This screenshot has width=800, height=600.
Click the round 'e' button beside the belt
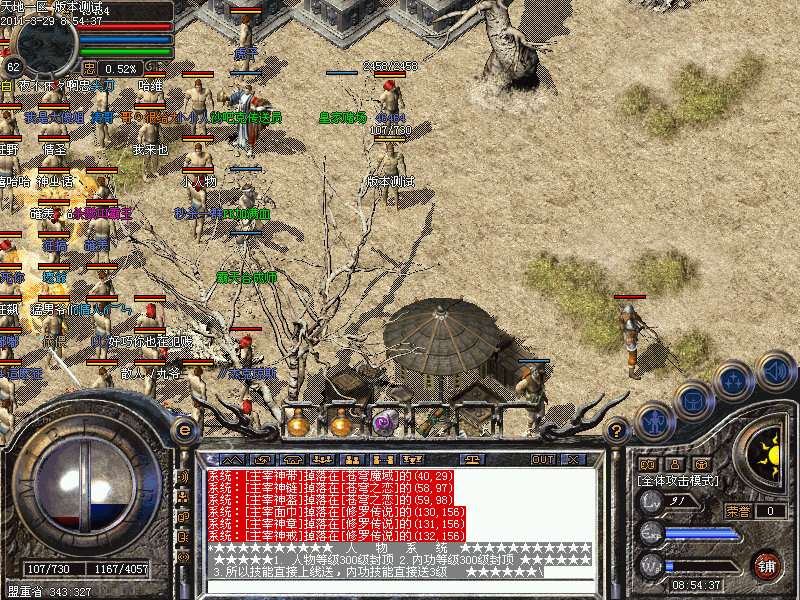[184, 430]
